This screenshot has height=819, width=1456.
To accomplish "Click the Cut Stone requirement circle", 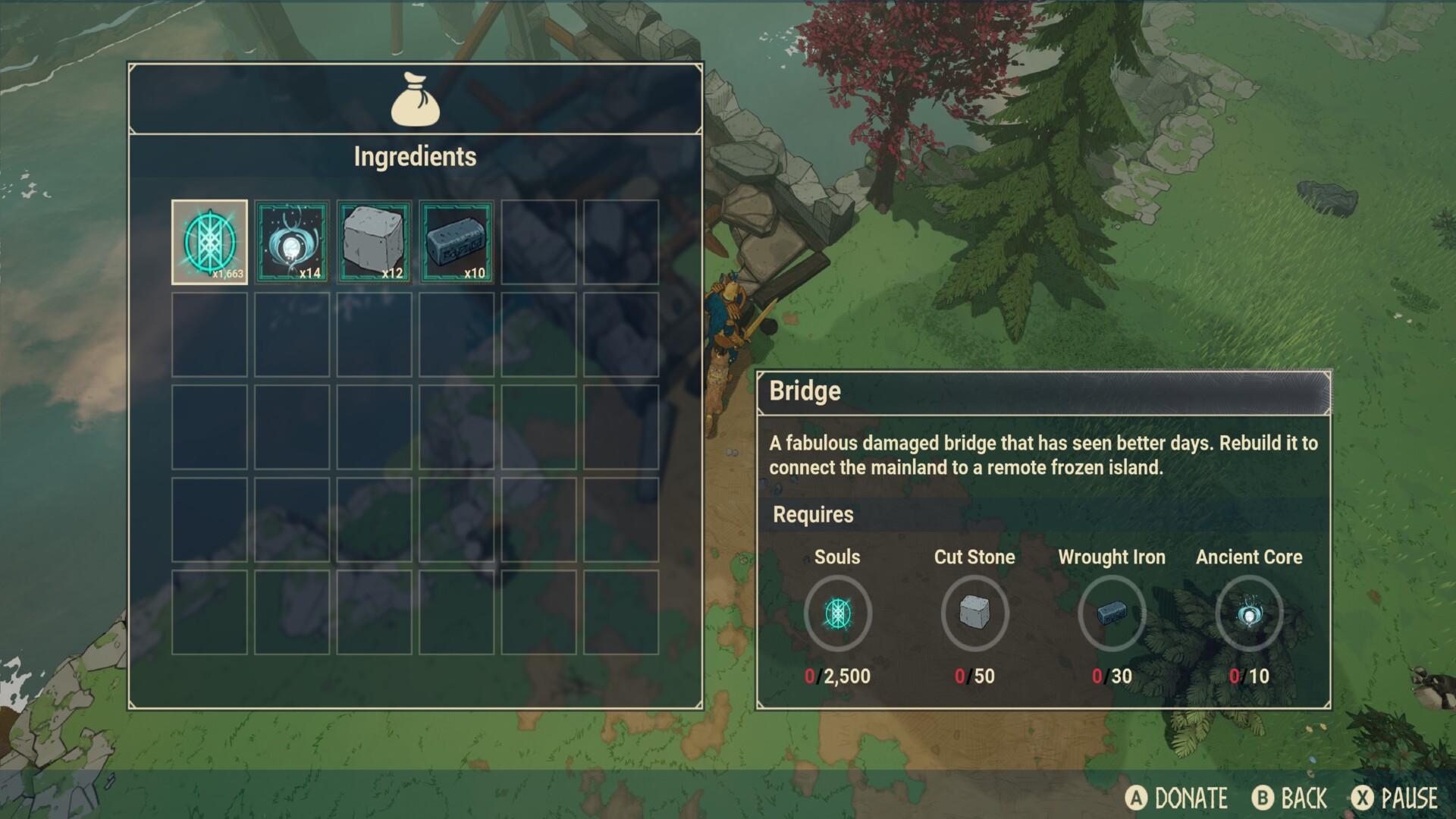I will (974, 612).
